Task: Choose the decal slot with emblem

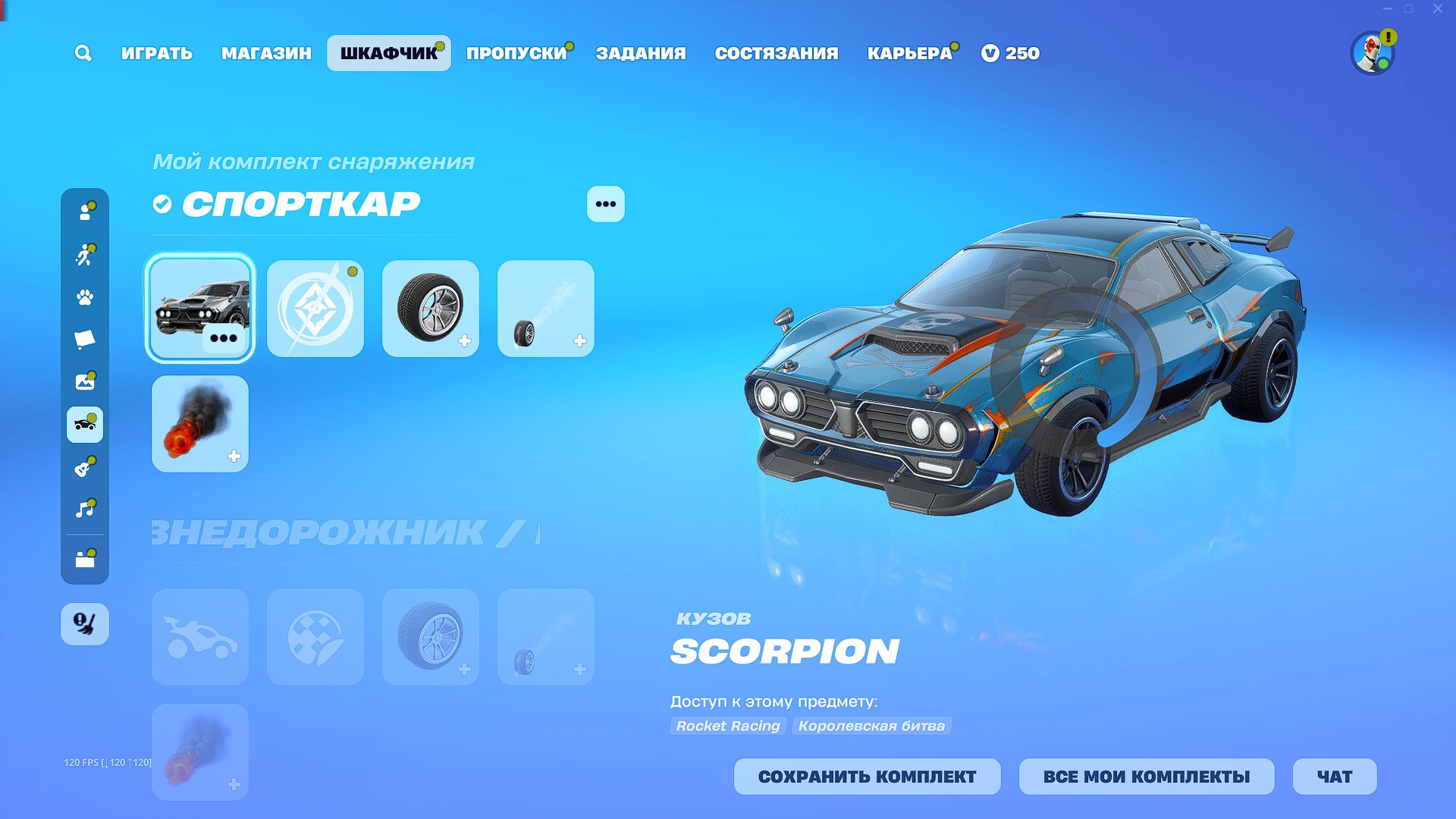Action: [315, 309]
